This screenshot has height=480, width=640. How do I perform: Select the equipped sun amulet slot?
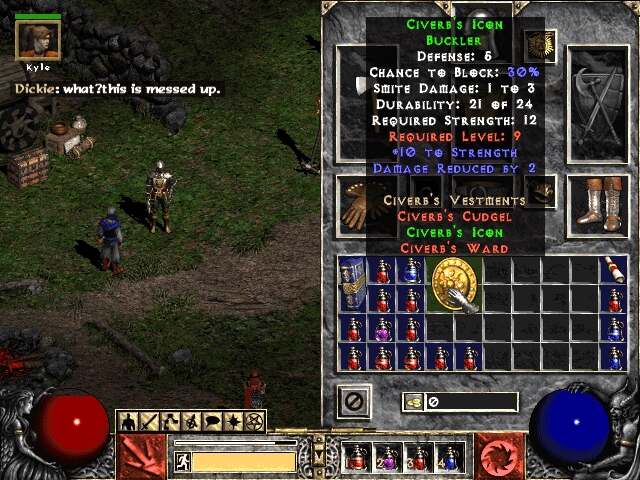click(x=540, y=45)
